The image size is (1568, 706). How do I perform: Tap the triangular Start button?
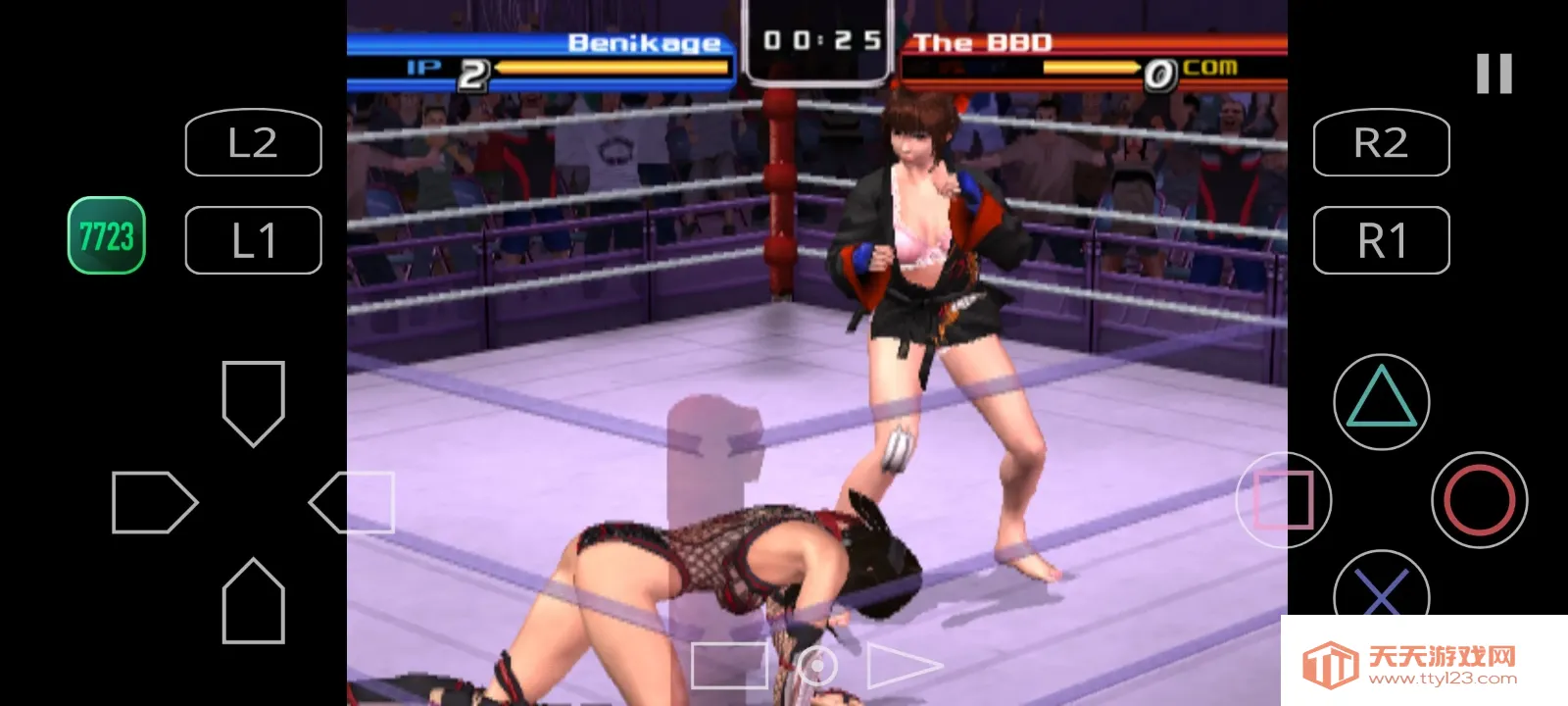click(901, 666)
